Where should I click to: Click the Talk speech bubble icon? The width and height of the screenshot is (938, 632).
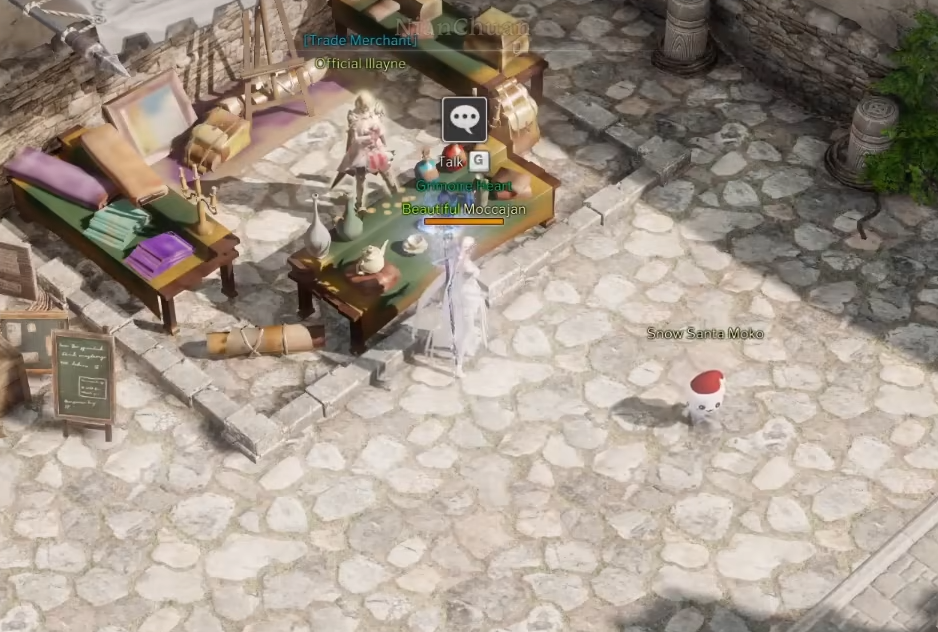click(464, 120)
